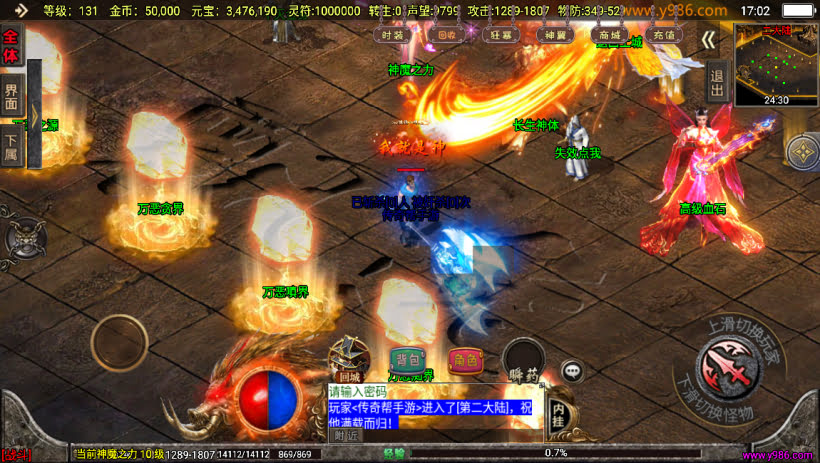The height and width of the screenshot is (463, 820).
Task: Select the 界面 tab
Action: (x=11, y=97)
